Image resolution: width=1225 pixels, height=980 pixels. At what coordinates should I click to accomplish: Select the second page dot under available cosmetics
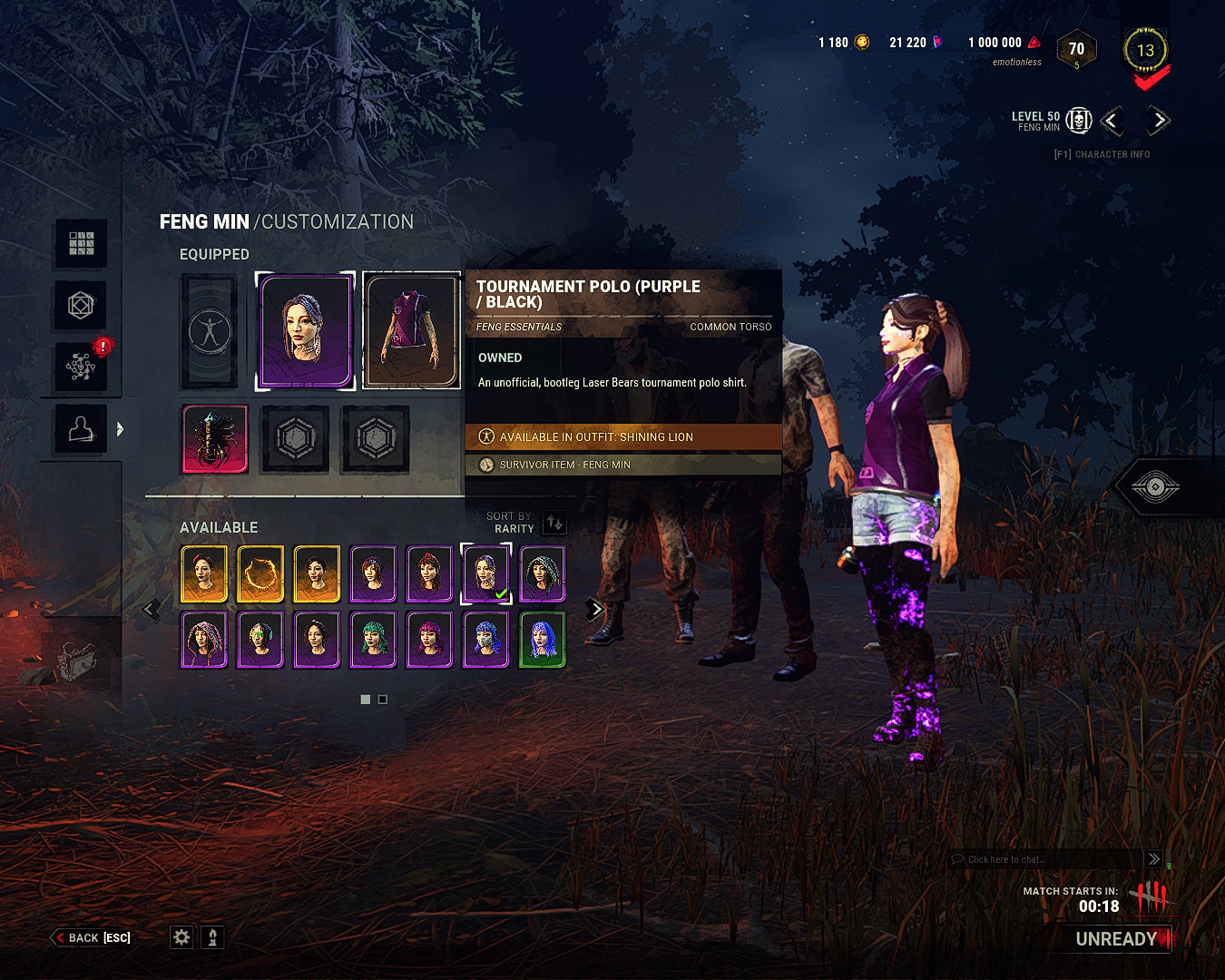382,699
